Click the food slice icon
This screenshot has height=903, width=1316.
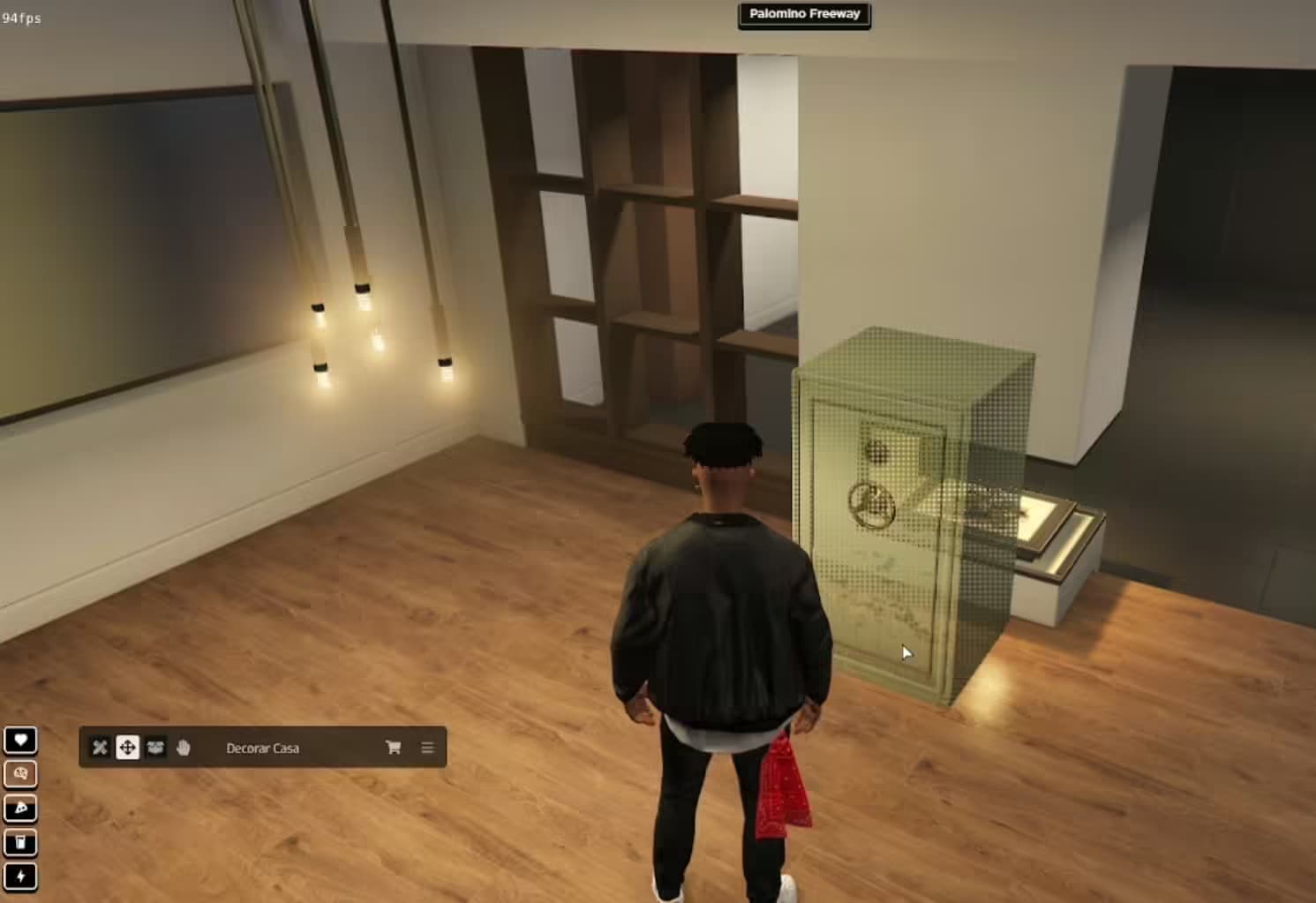click(x=20, y=808)
